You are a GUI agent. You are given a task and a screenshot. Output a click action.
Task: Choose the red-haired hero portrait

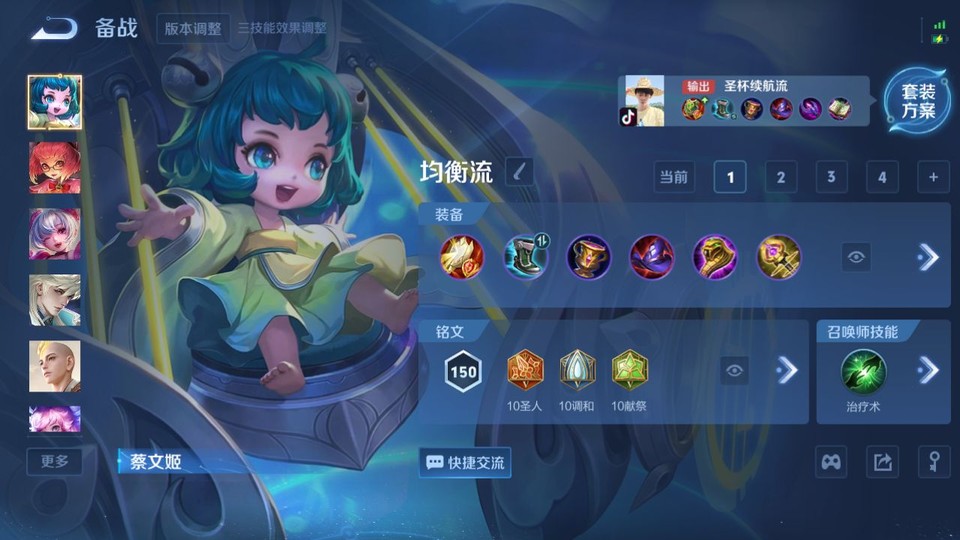coord(55,167)
